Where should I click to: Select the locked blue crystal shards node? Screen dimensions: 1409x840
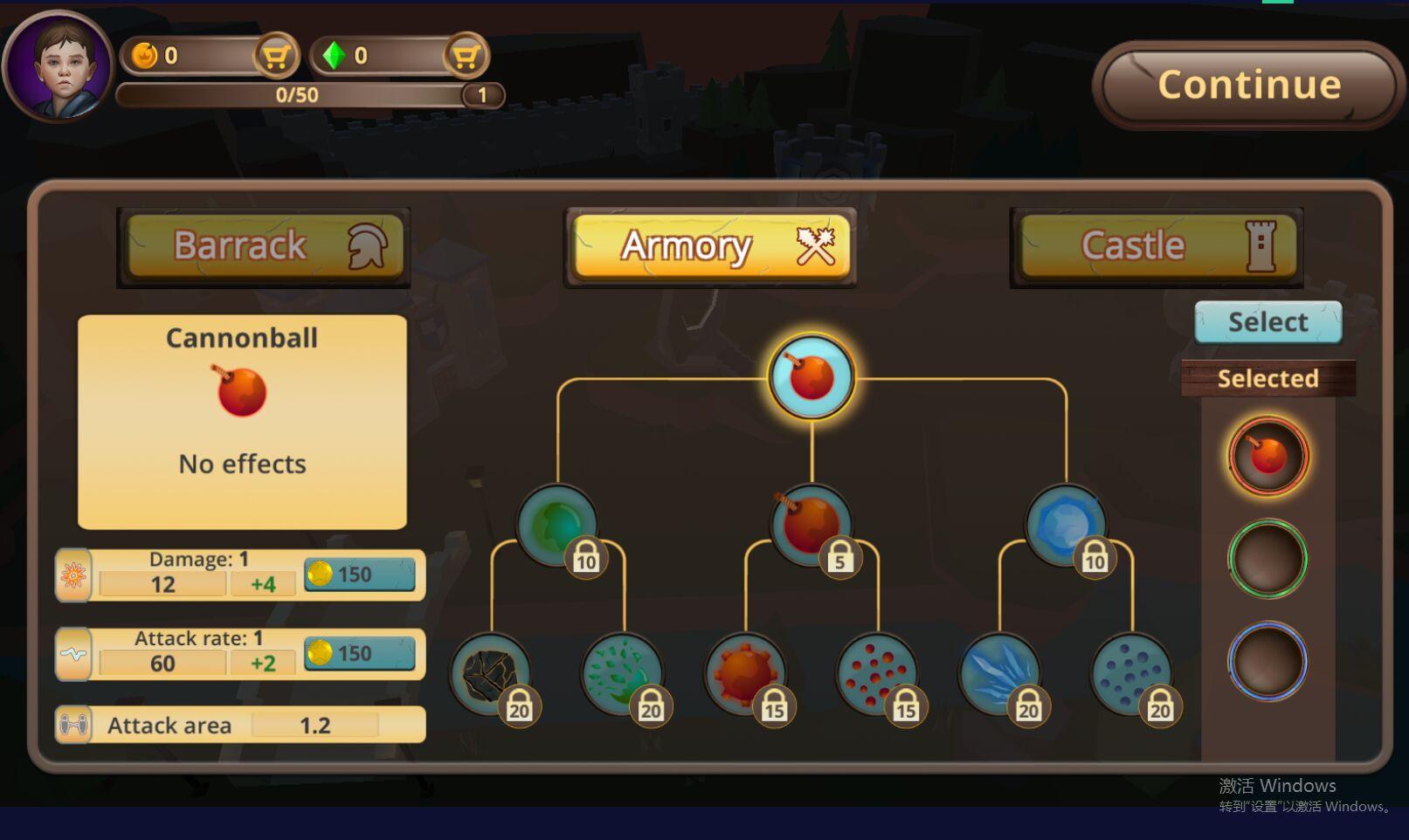pos(999,673)
